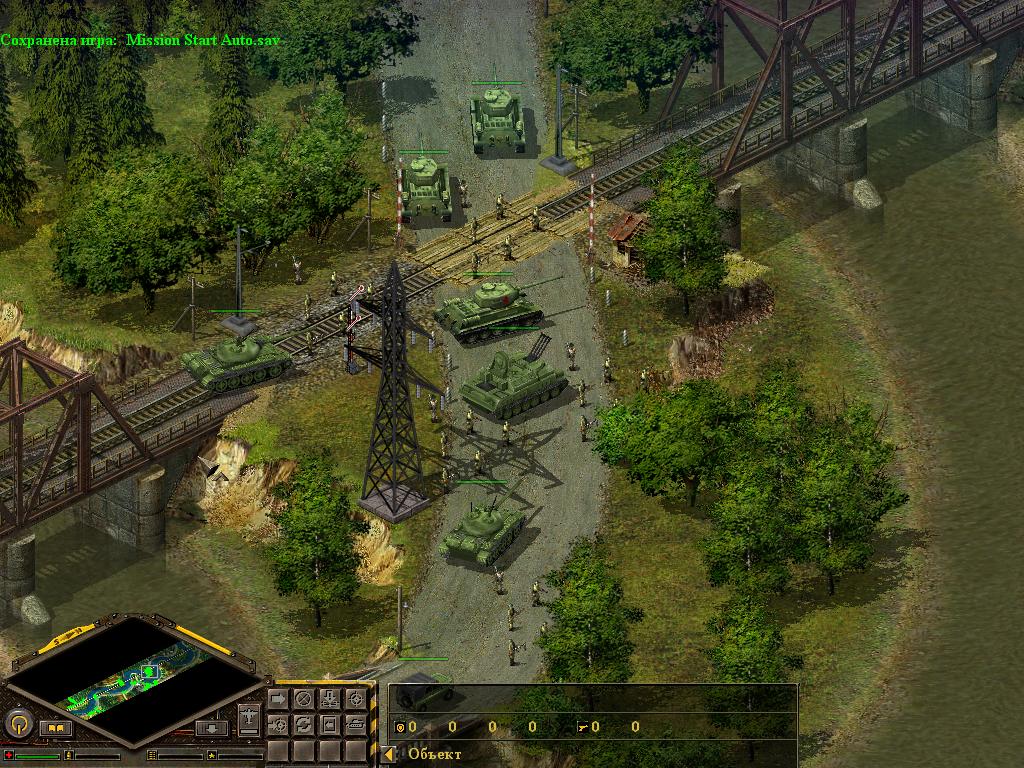Select the tank formation command icon
1024x768 pixels.
(354, 723)
